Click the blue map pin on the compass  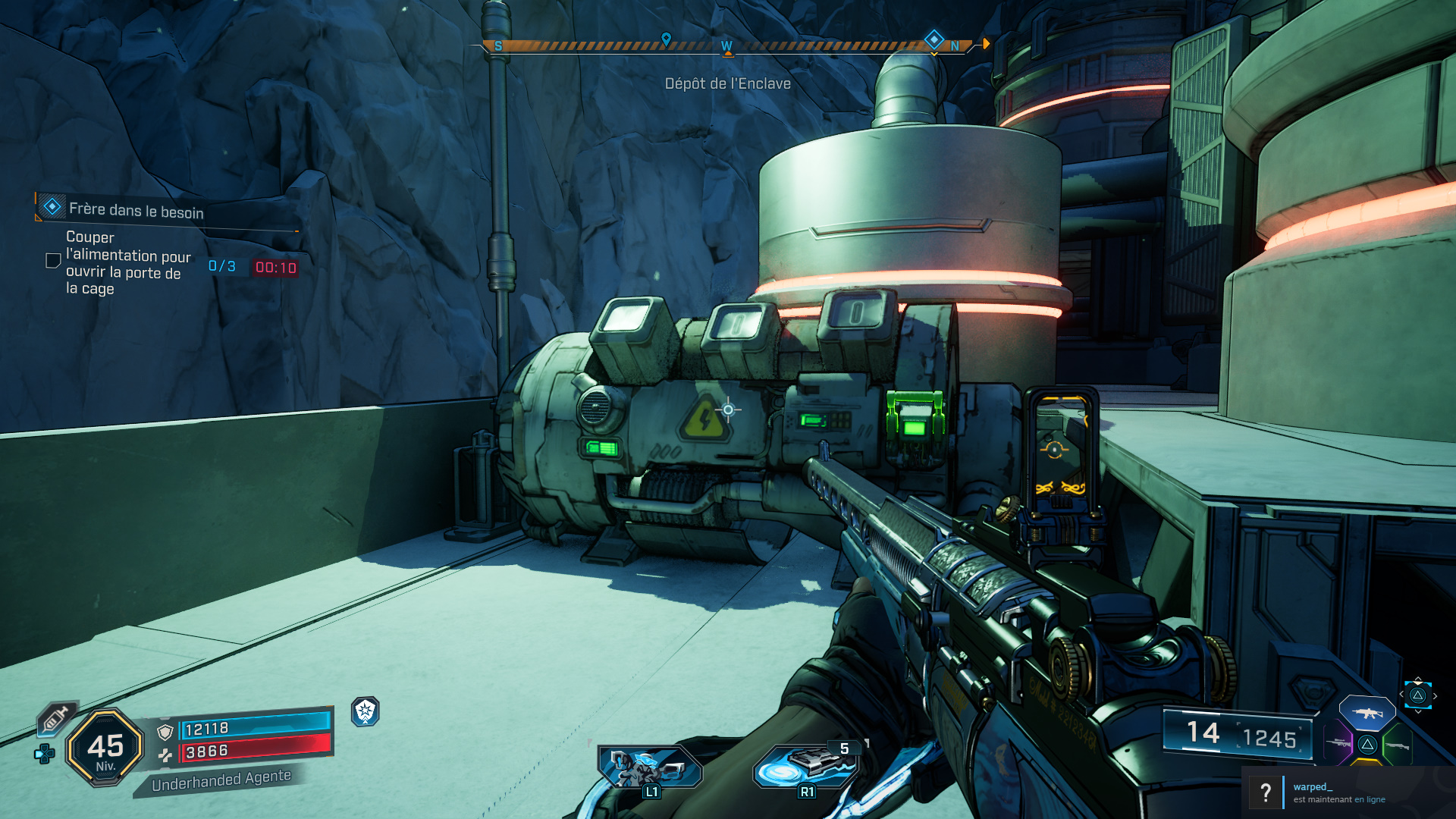coord(666,39)
